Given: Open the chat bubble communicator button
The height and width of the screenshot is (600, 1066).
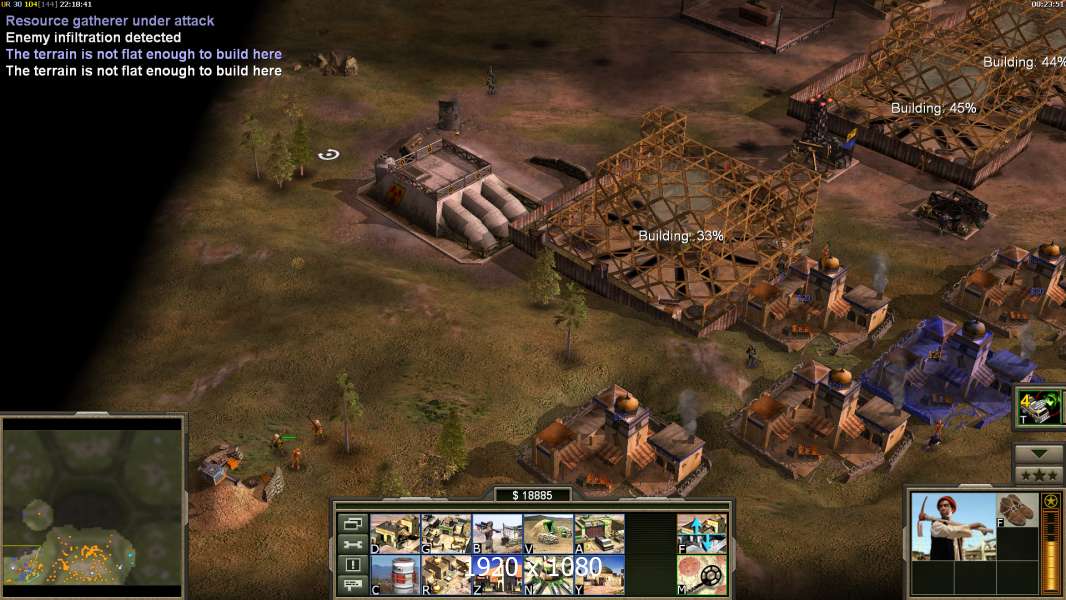Looking at the screenshot, I should coord(352,586).
